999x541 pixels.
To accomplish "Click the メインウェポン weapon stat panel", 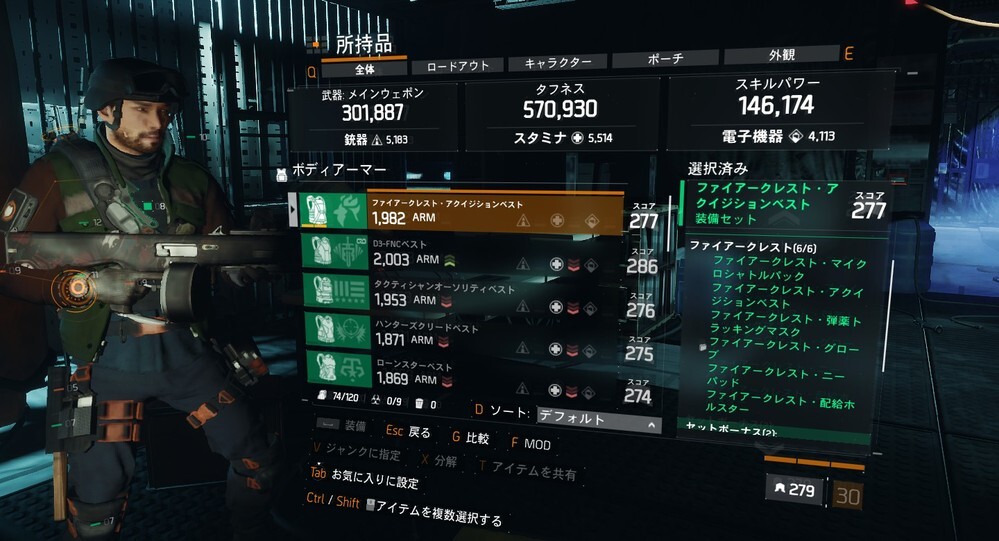I will [x=372, y=117].
